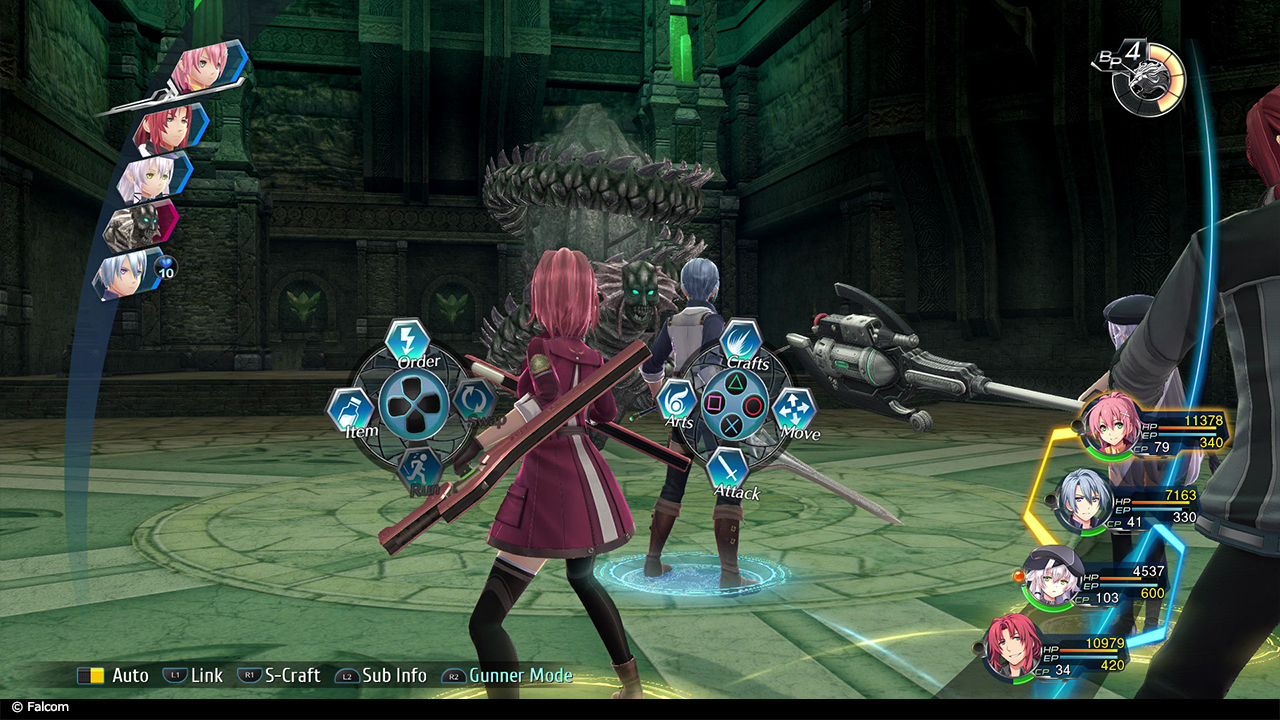Screen dimensions: 1280x720
Task: Select the Move command icon
Action: click(794, 410)
